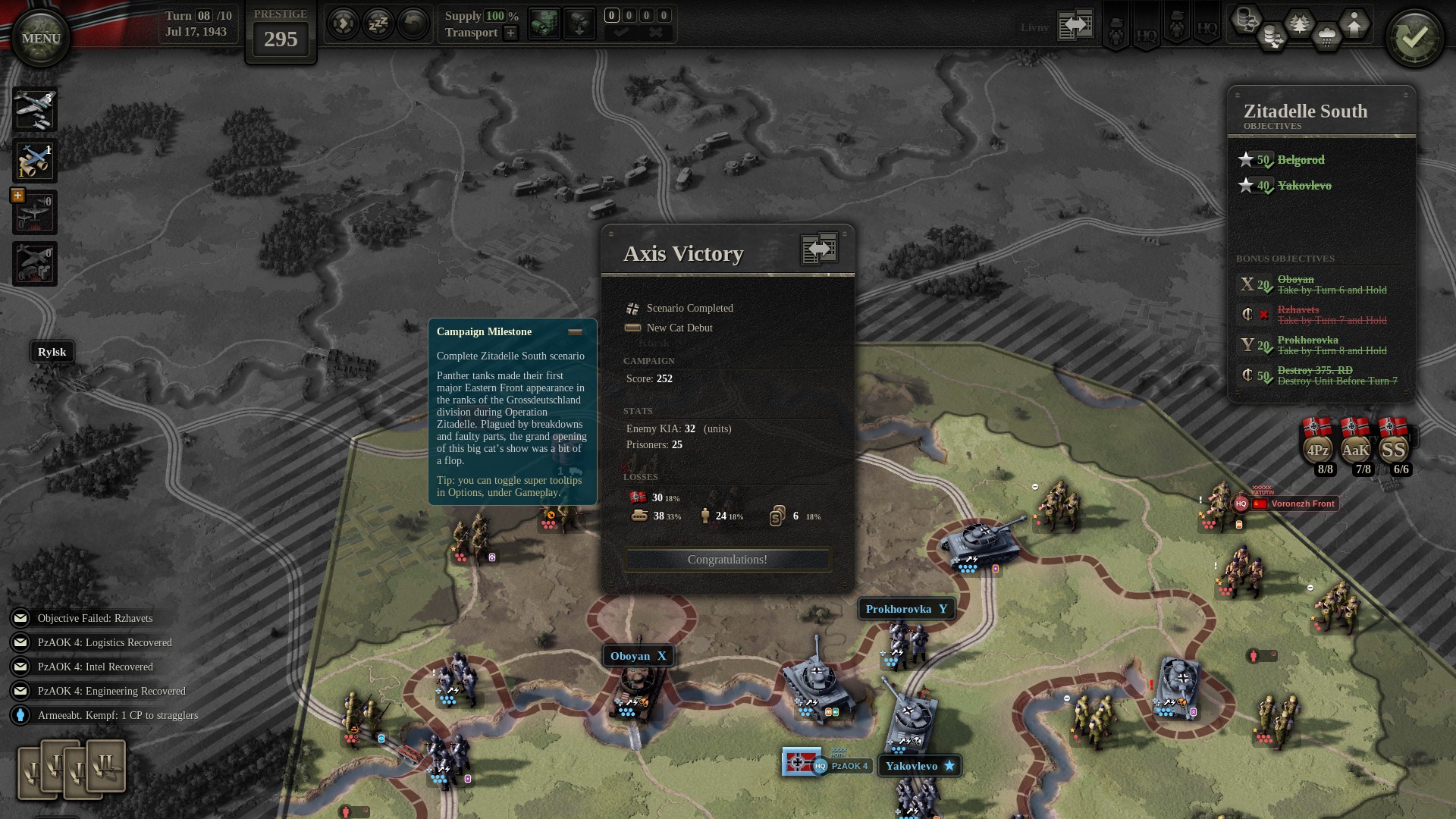The height and width of the screenshot is (819, 1456).
Task: Click the plus next to Transport
Action: coord(510,33)
